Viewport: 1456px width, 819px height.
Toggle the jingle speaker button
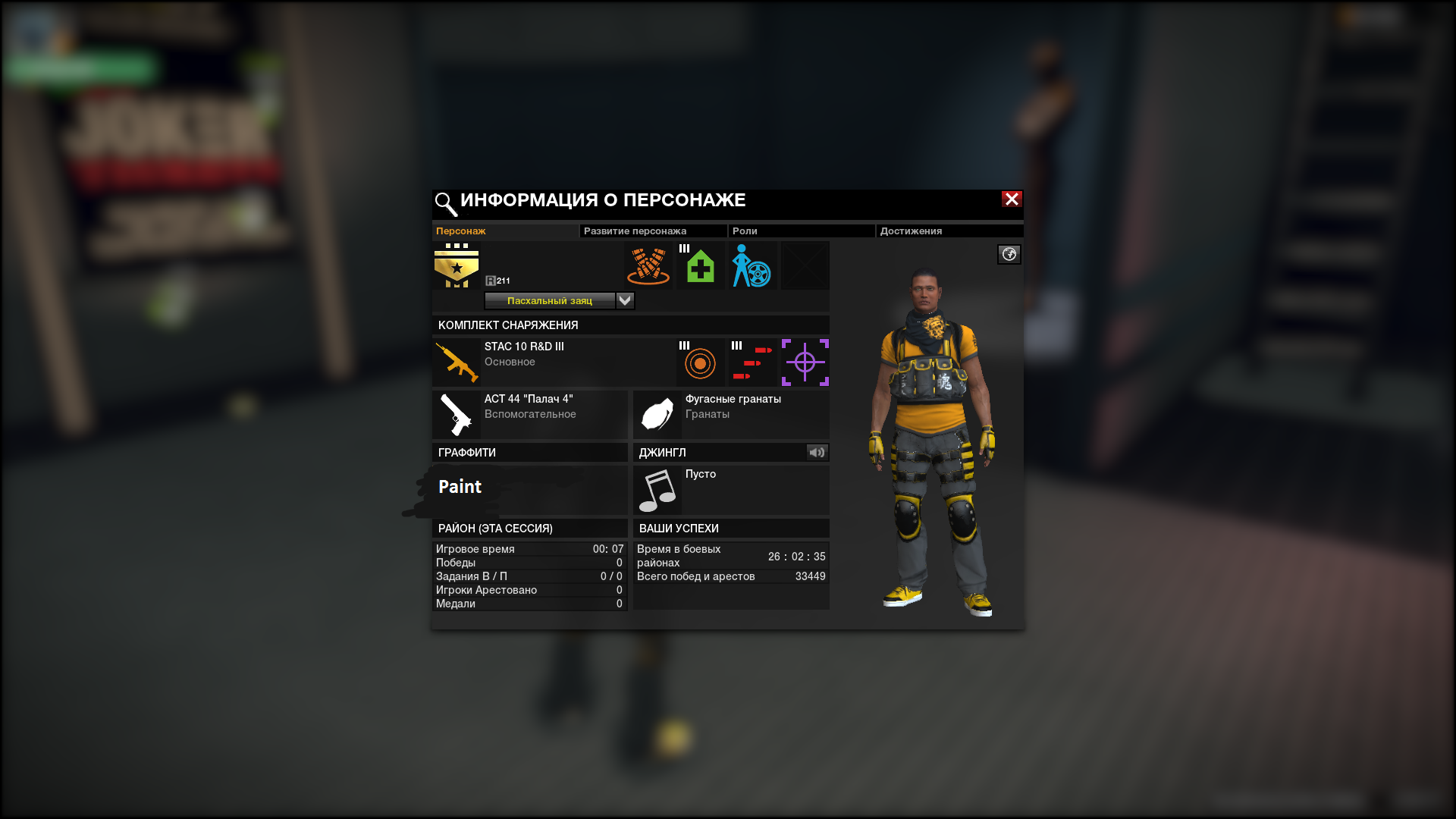point(817,453)
